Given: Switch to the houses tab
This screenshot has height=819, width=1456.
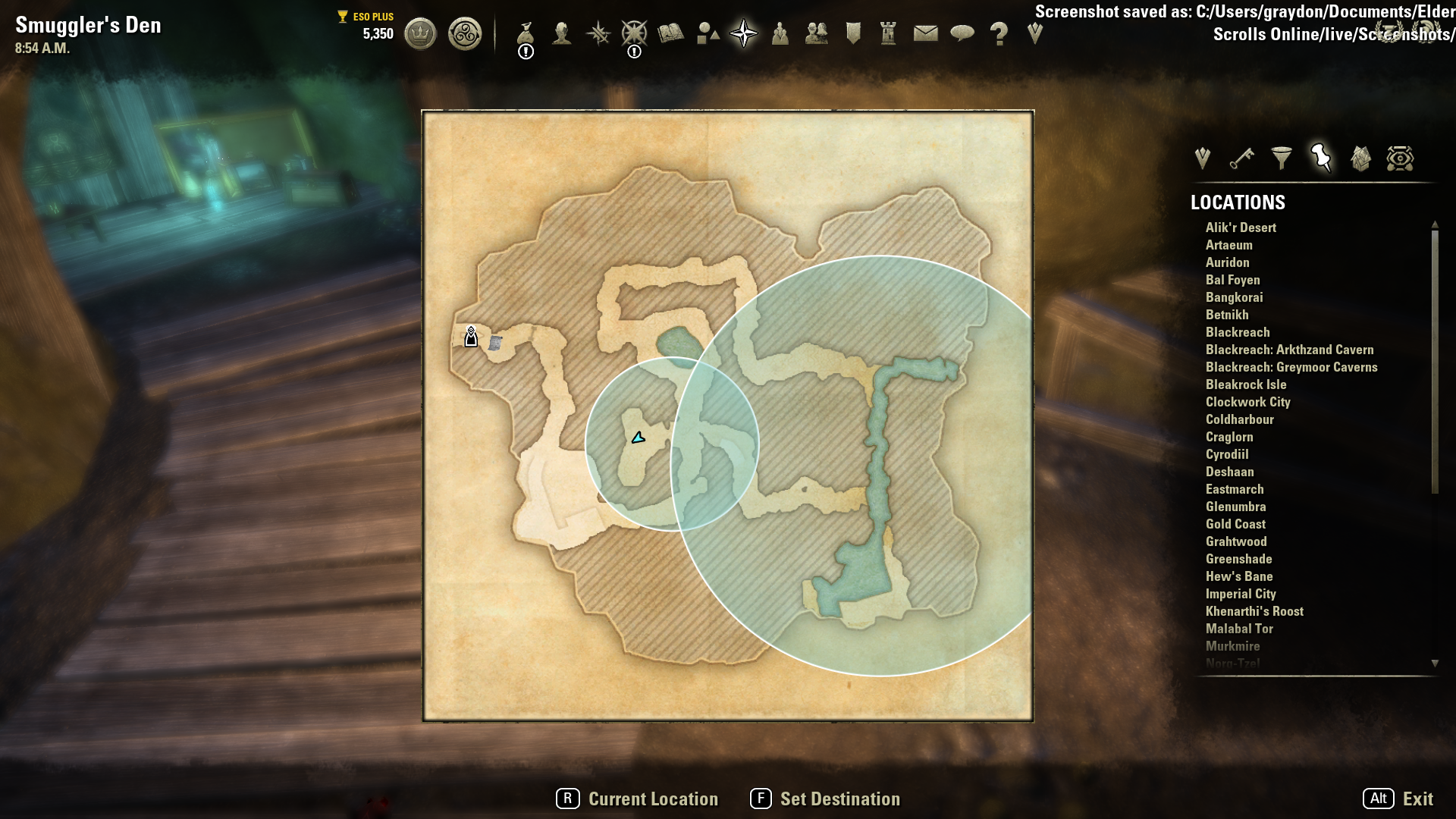Looking at the screenshot, I should coord(1360,158).
